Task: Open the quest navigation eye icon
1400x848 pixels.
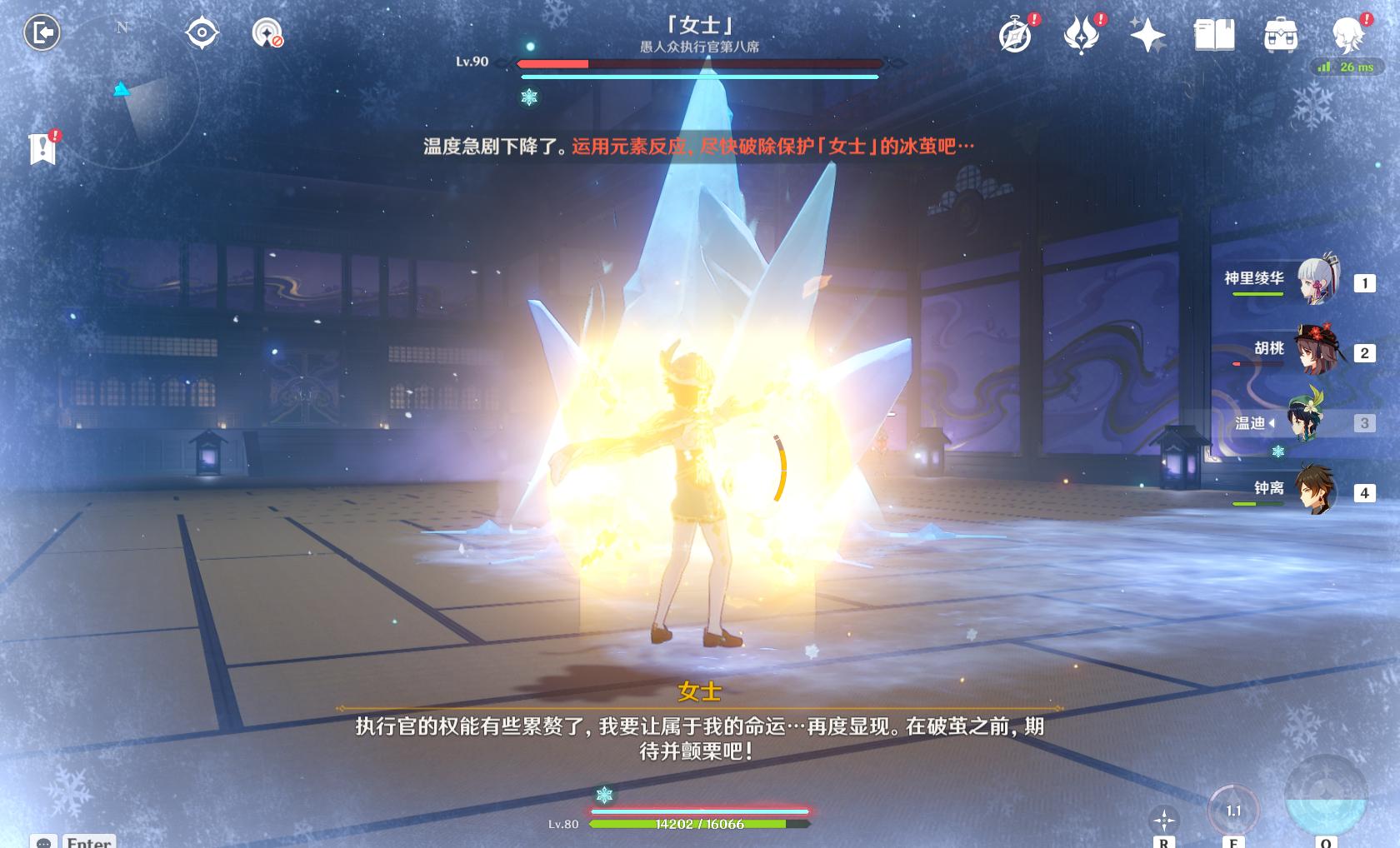Action: 202,34
